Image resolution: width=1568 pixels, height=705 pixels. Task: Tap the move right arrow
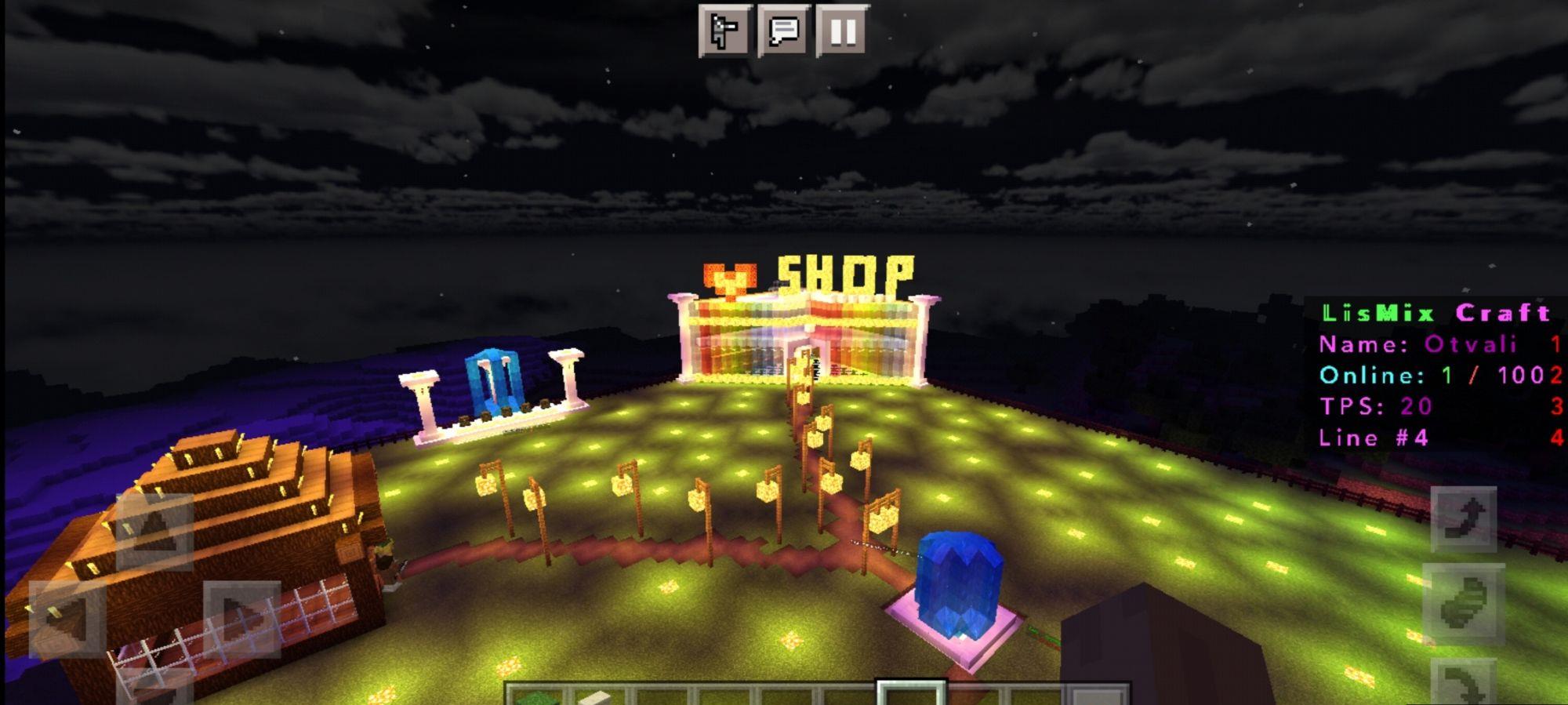241,619
